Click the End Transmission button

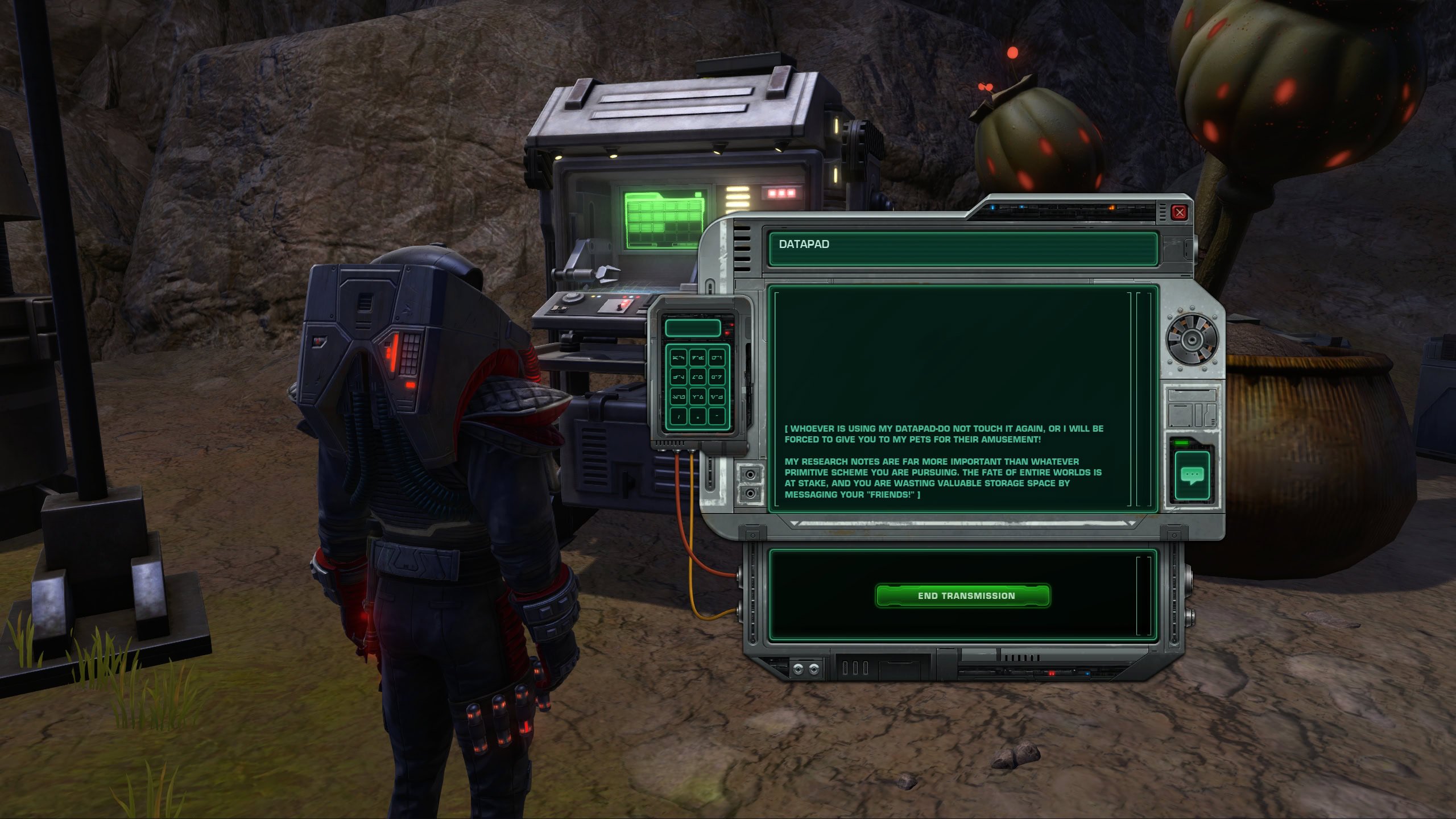coord(962,595)
